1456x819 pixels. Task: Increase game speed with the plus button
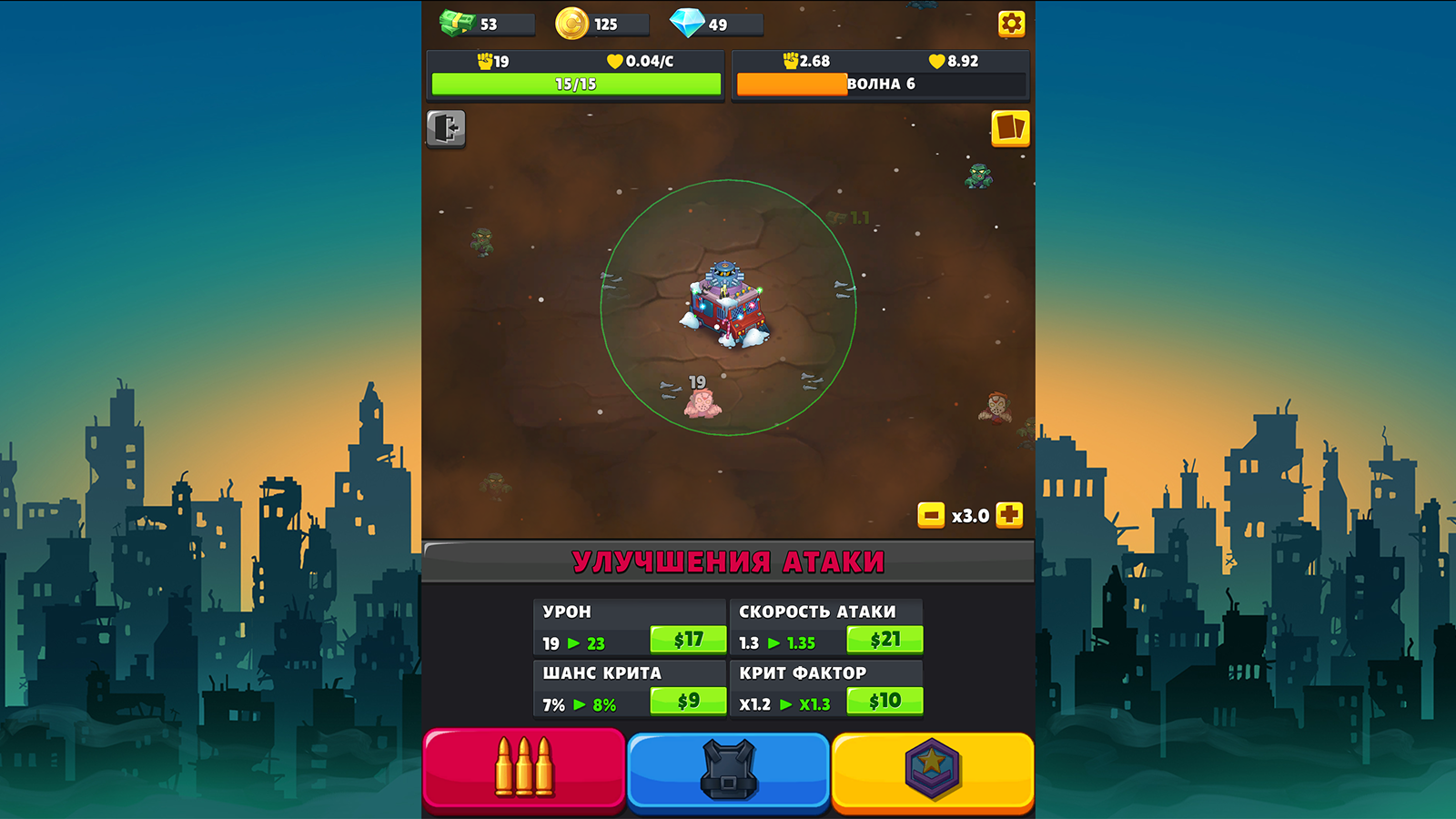(x=1008, y=514)
